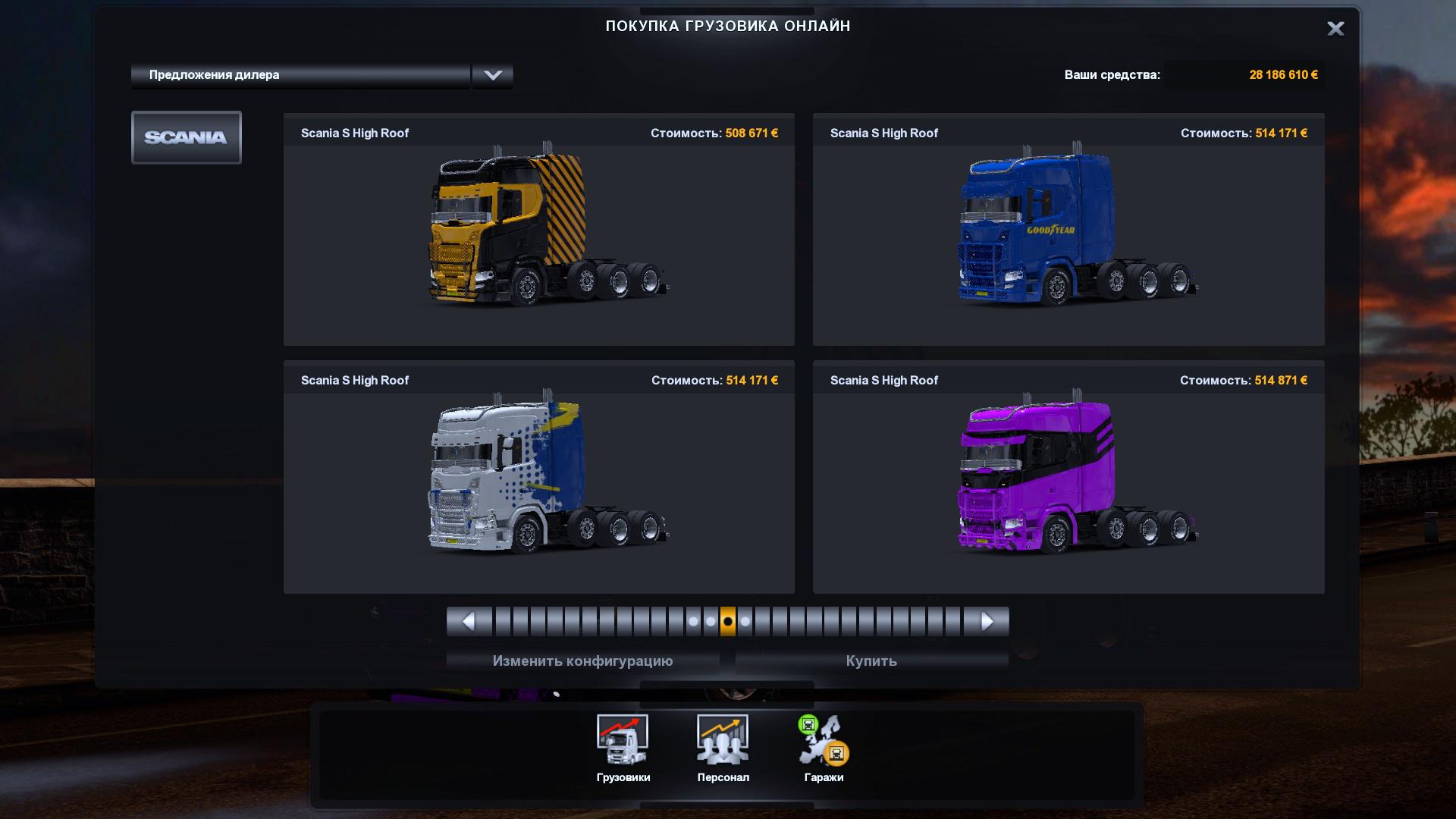
Task: Buy the selected truck
Action: coord(871,661)
